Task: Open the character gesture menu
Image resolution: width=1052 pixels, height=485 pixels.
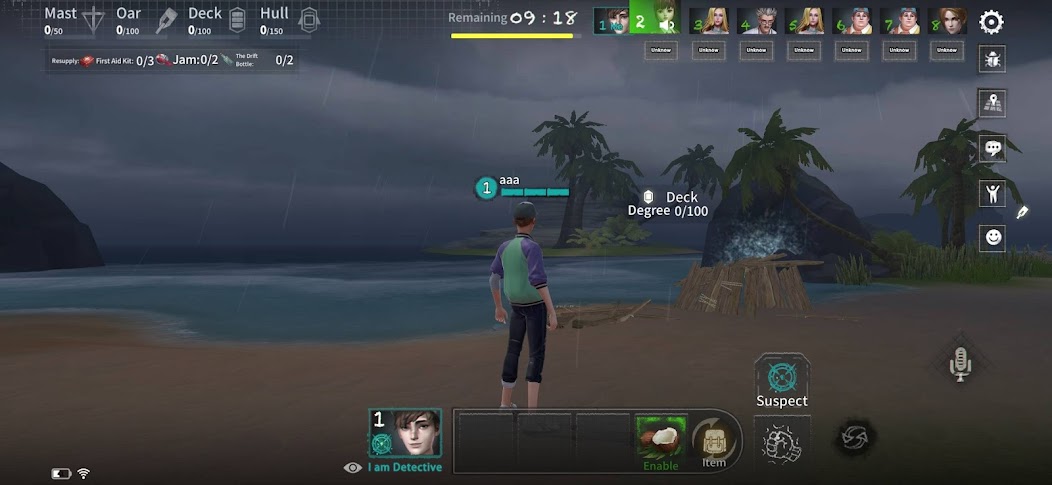Action: pyautogui.click(x=993, y=193)
